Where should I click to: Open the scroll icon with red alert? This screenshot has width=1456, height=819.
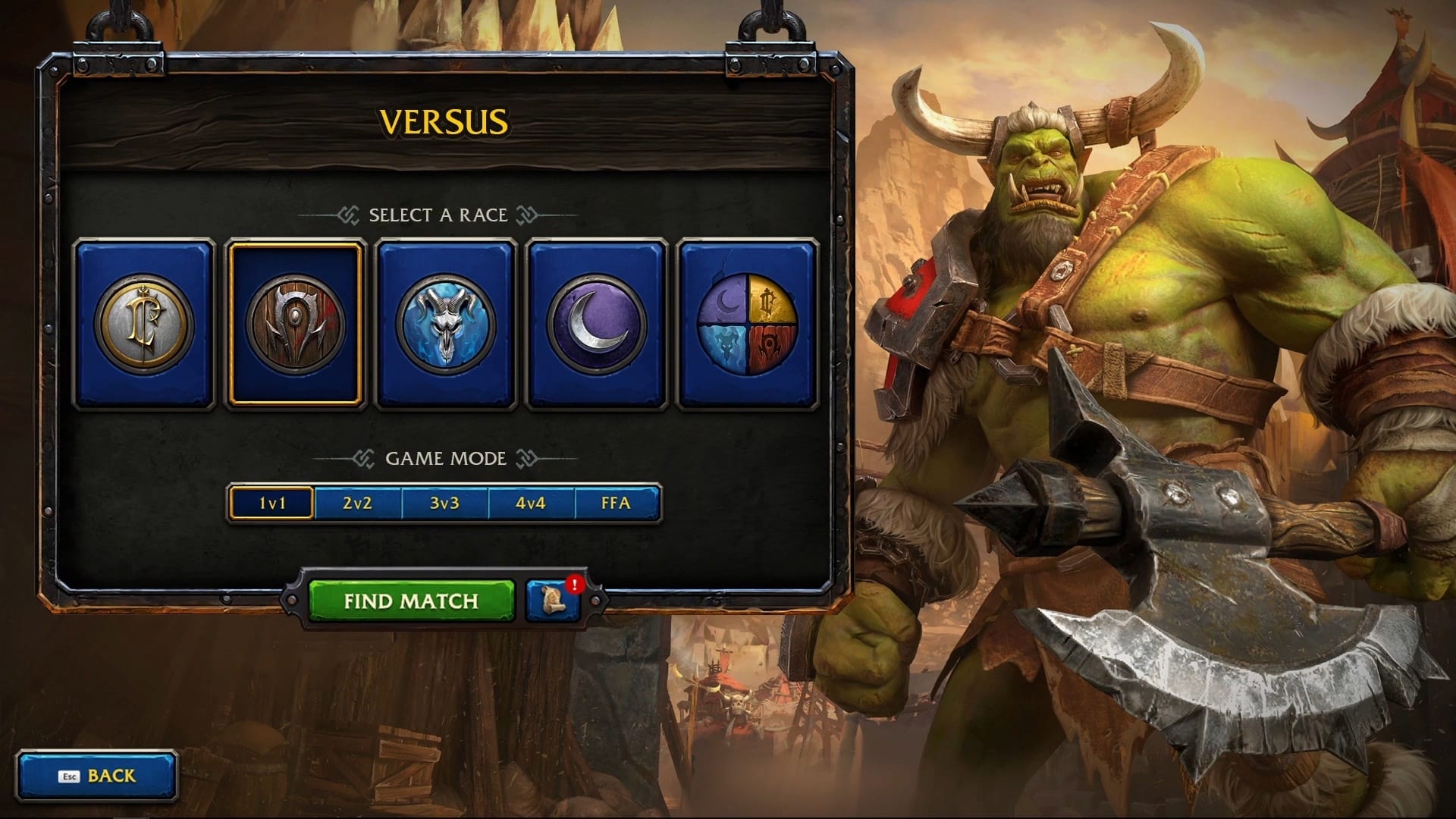point(554,601)
